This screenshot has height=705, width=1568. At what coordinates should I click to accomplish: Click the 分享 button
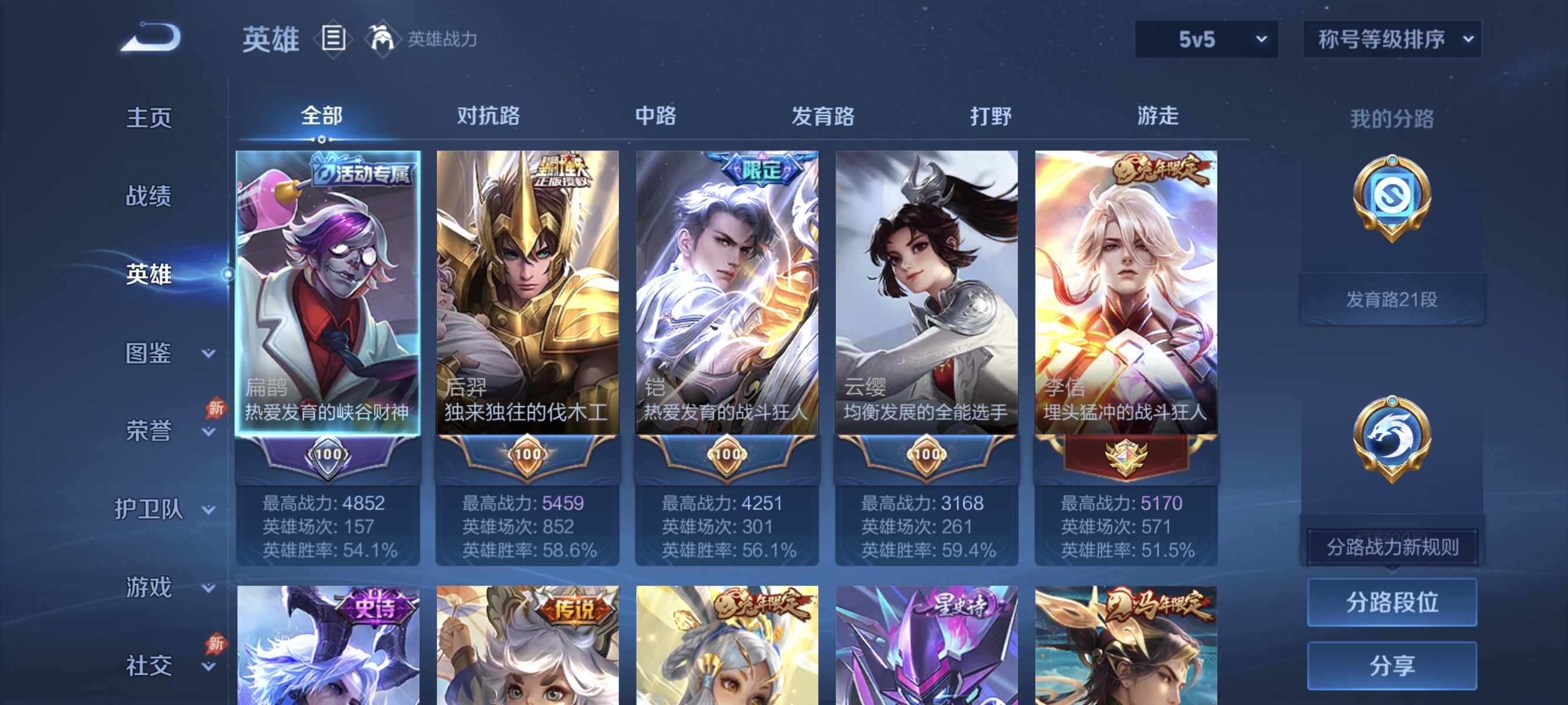(1394, 666)
